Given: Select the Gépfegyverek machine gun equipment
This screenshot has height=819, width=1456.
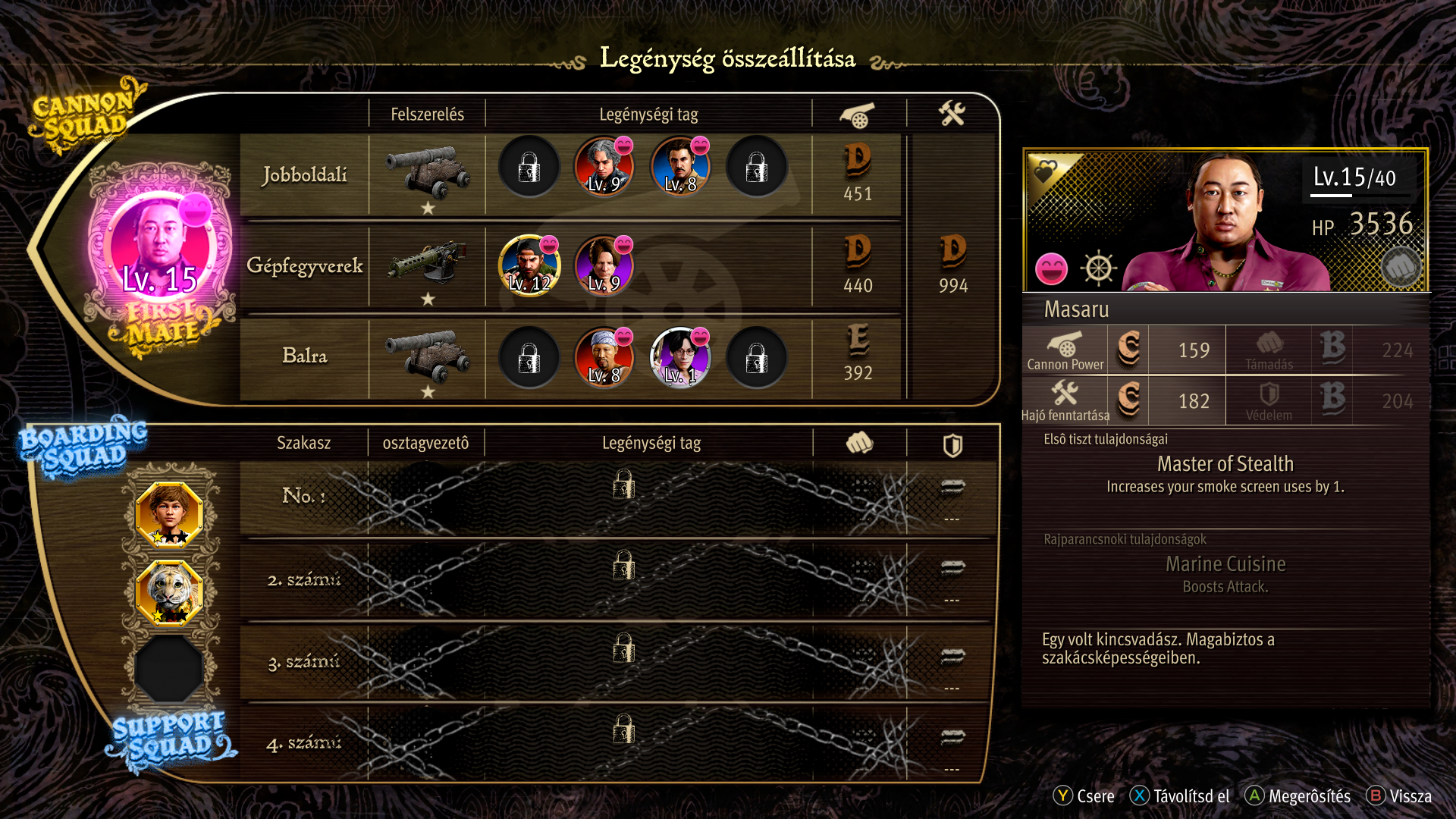Looking at the screenshot, I should 427,264.
